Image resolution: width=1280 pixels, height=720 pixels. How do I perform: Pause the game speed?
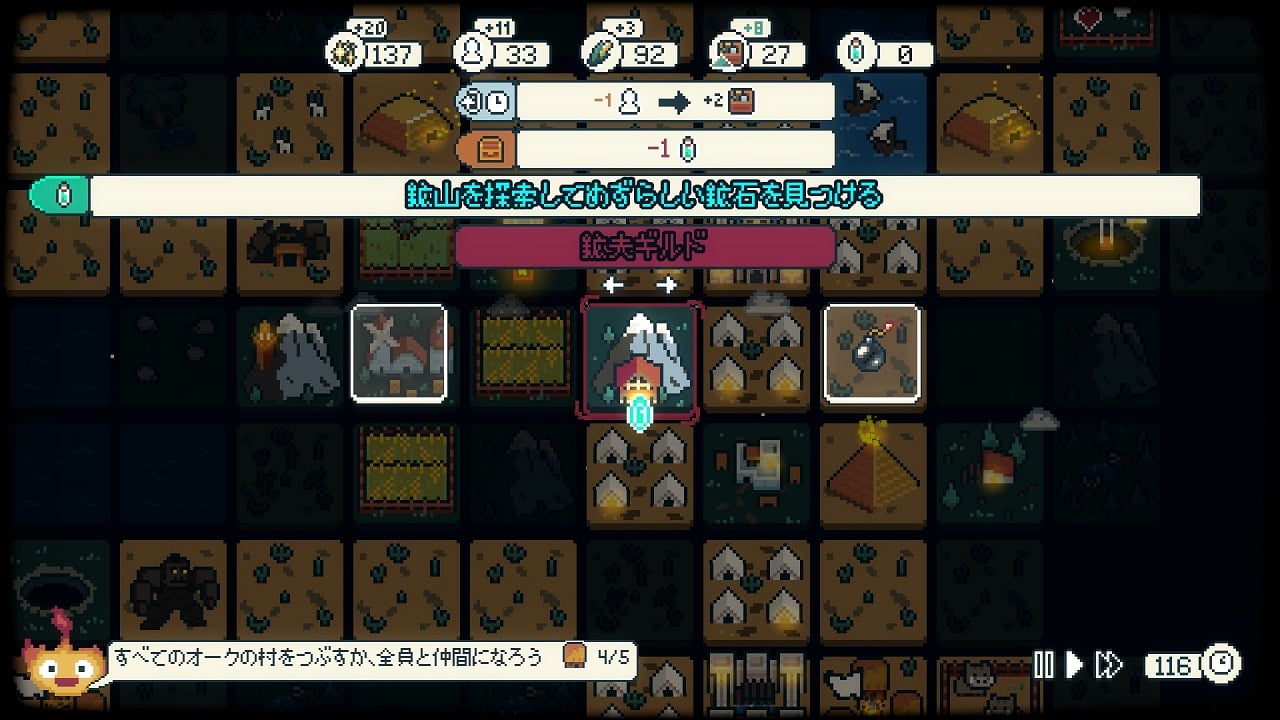click(1043, 665)
